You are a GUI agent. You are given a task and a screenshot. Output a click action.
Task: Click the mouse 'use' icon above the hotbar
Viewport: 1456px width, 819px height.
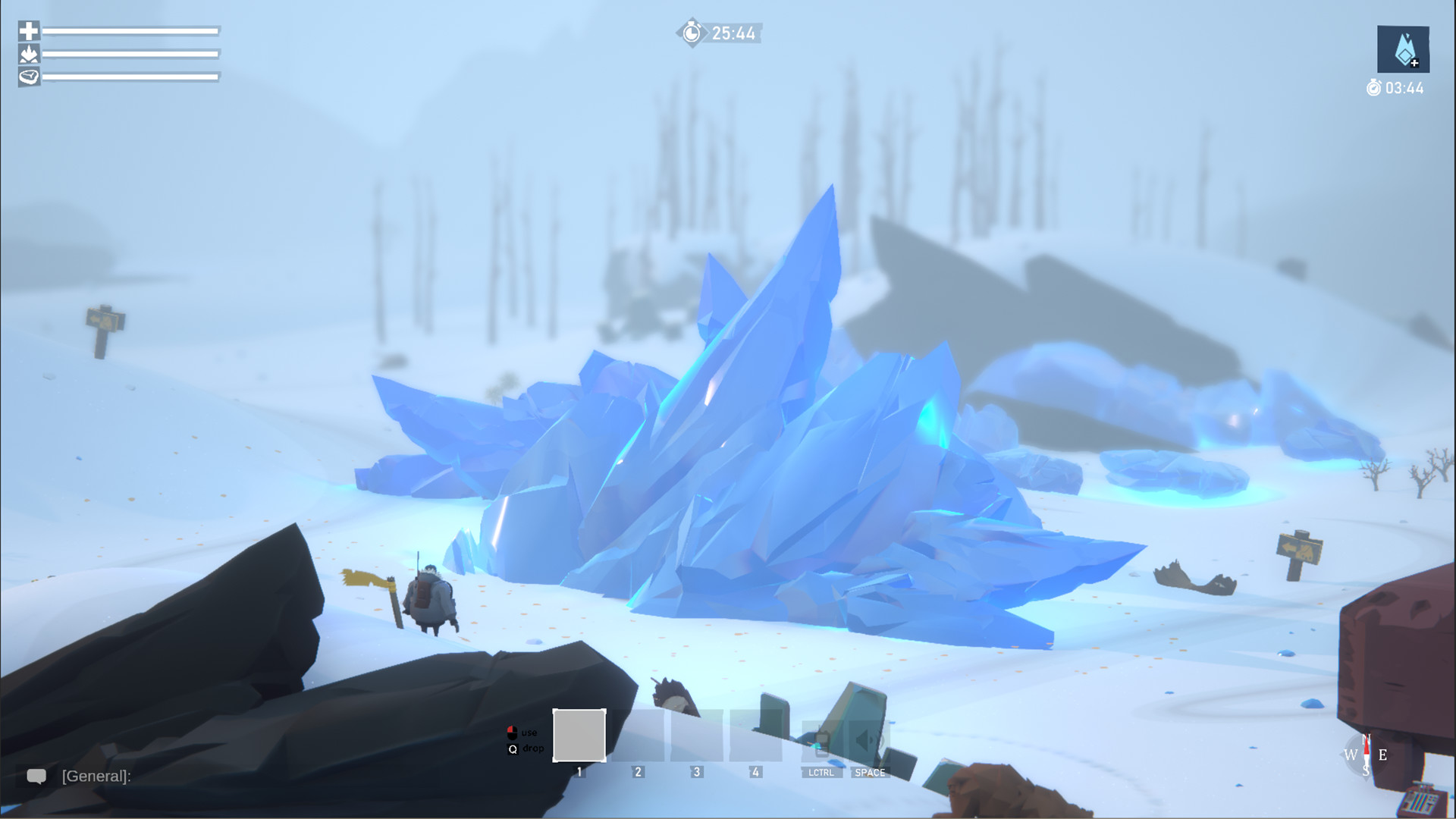point(511,732)
